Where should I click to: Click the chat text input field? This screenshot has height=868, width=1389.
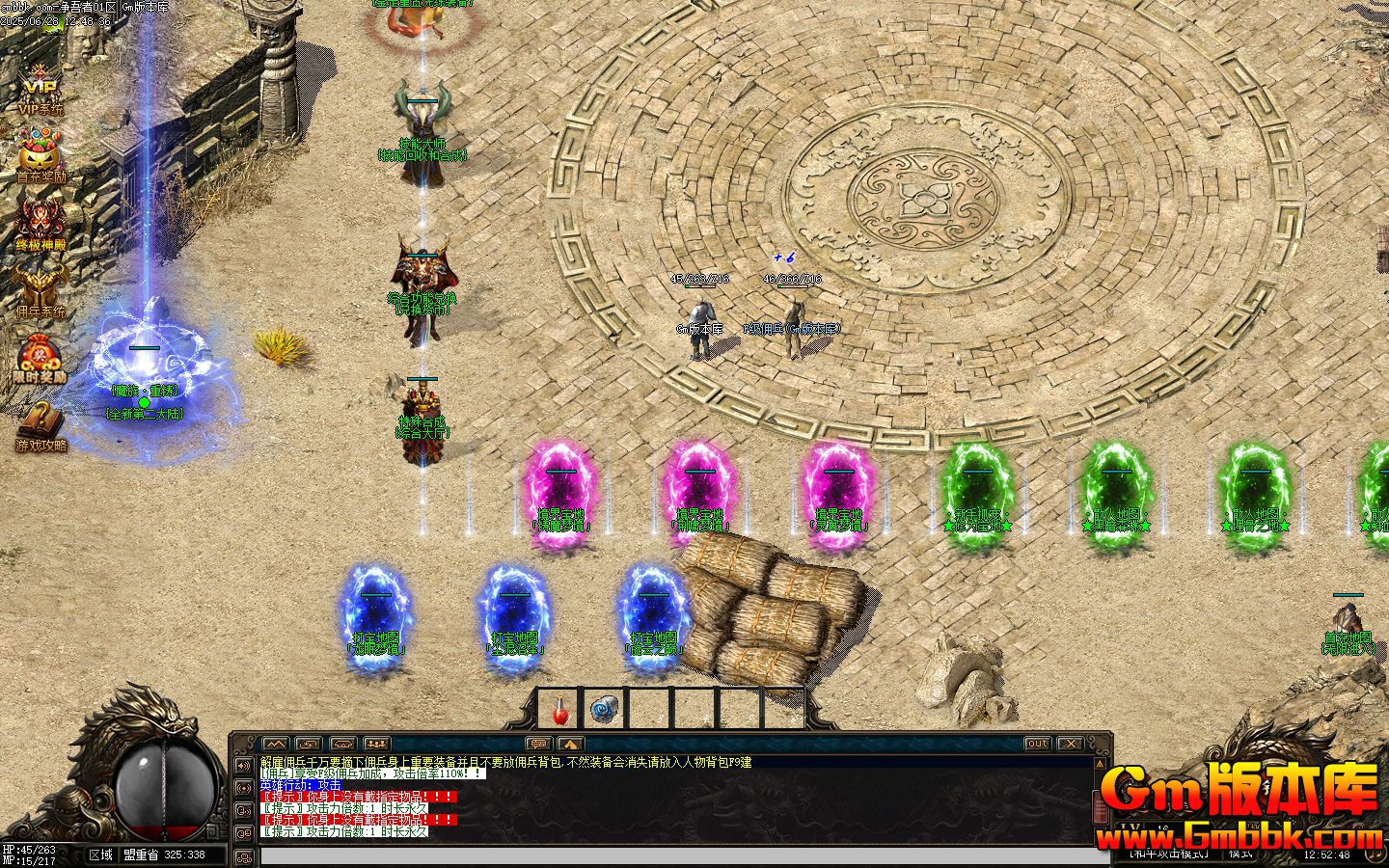tap(675, 855)
